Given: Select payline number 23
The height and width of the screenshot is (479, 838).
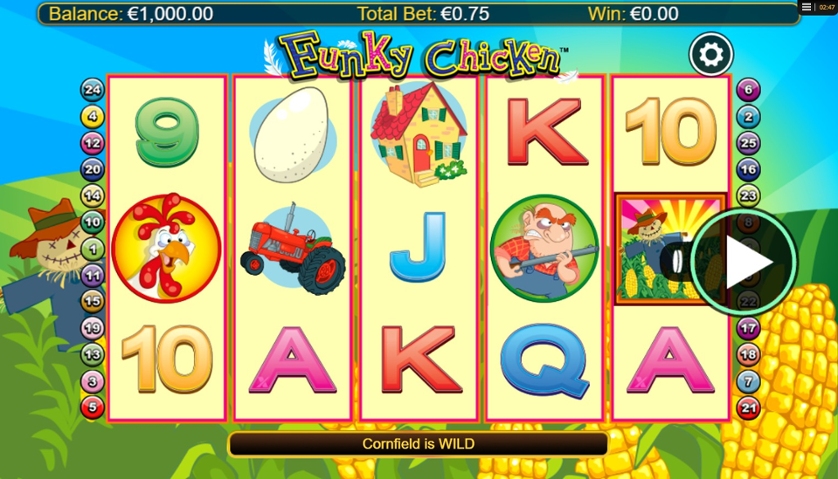Looking at the screenshot, I should (748, 196).
